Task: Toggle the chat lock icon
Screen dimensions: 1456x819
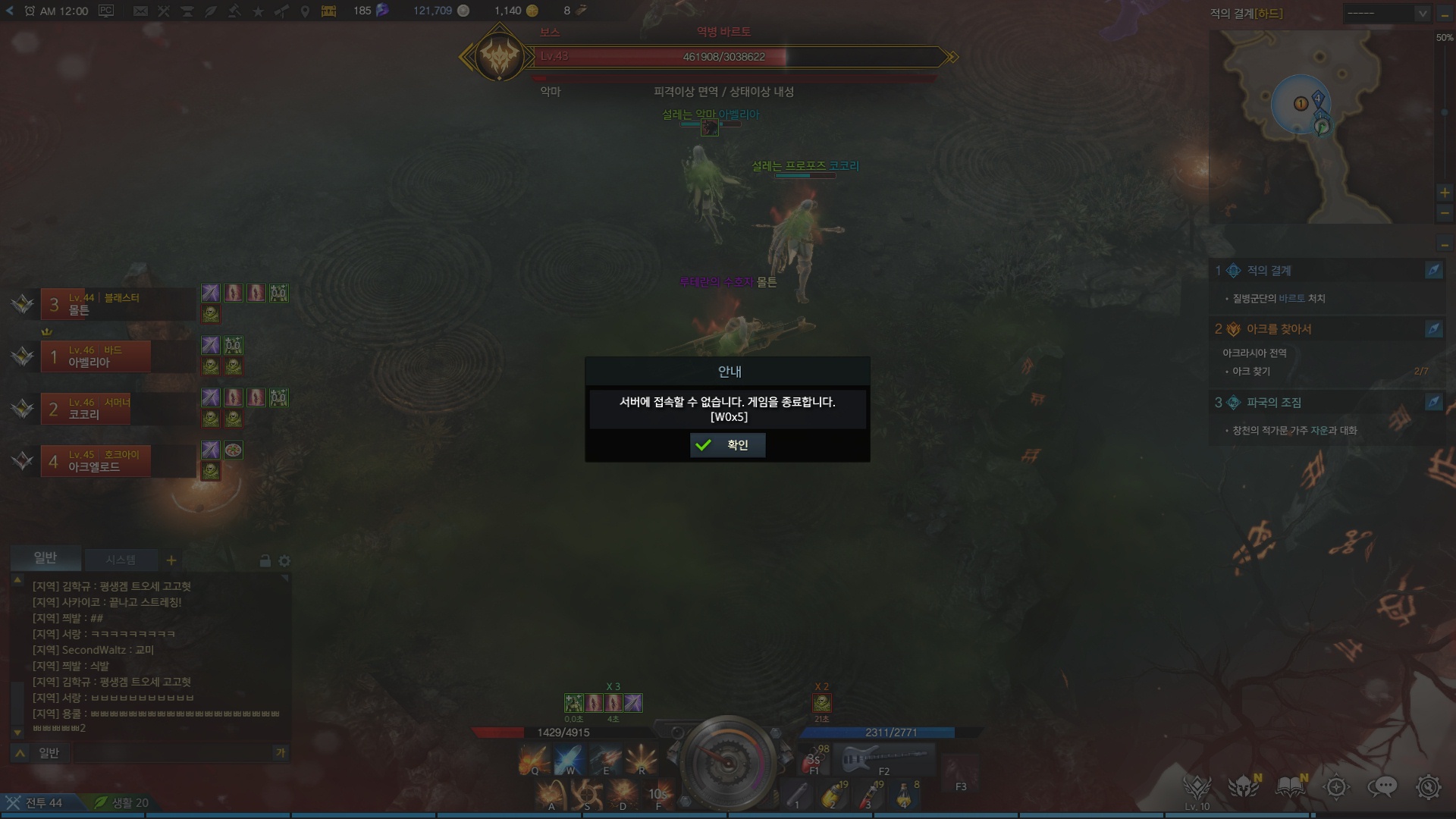Action: pos(265,561)
